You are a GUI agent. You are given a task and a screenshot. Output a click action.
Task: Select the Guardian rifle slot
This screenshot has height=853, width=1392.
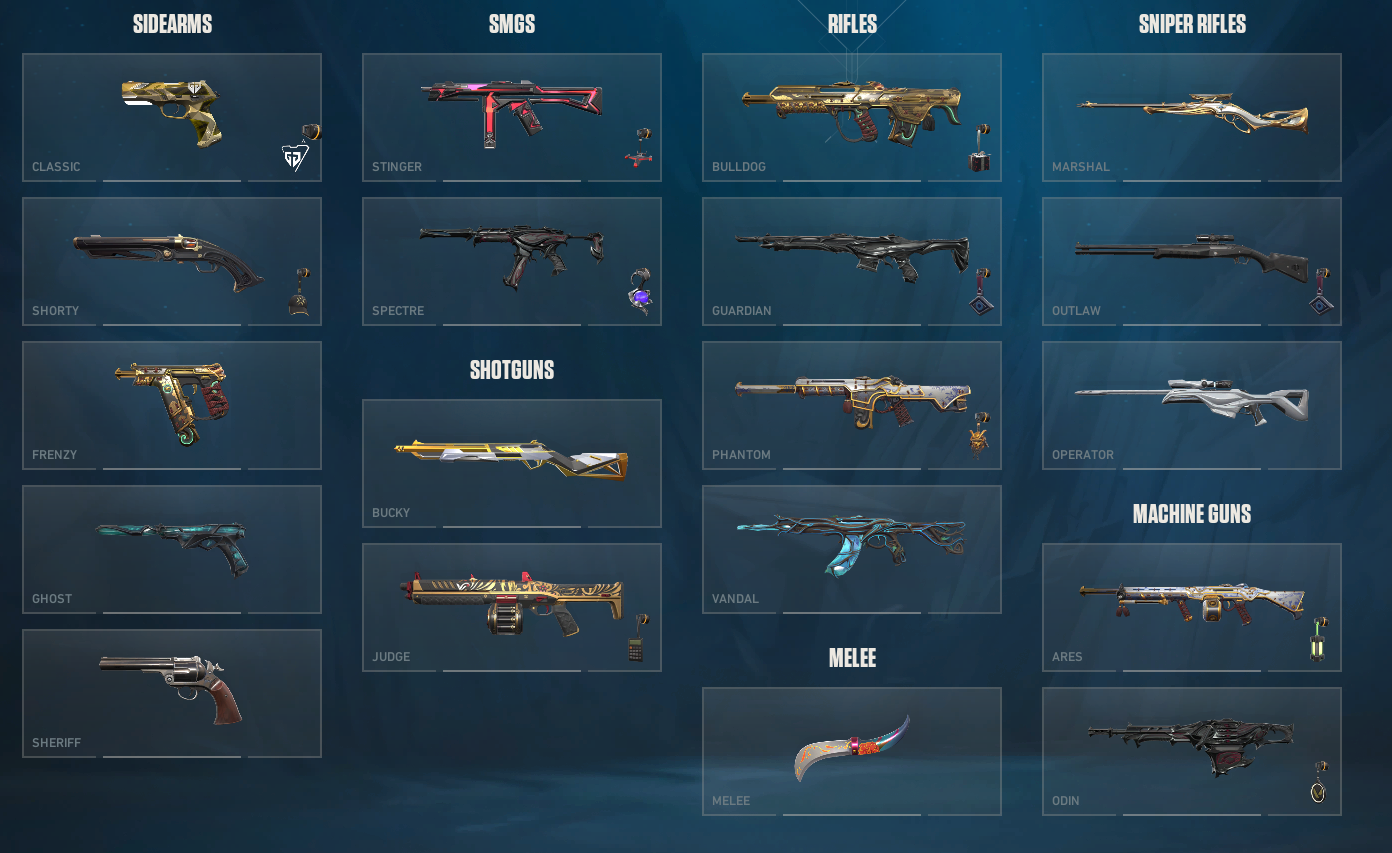pos(852,261)
